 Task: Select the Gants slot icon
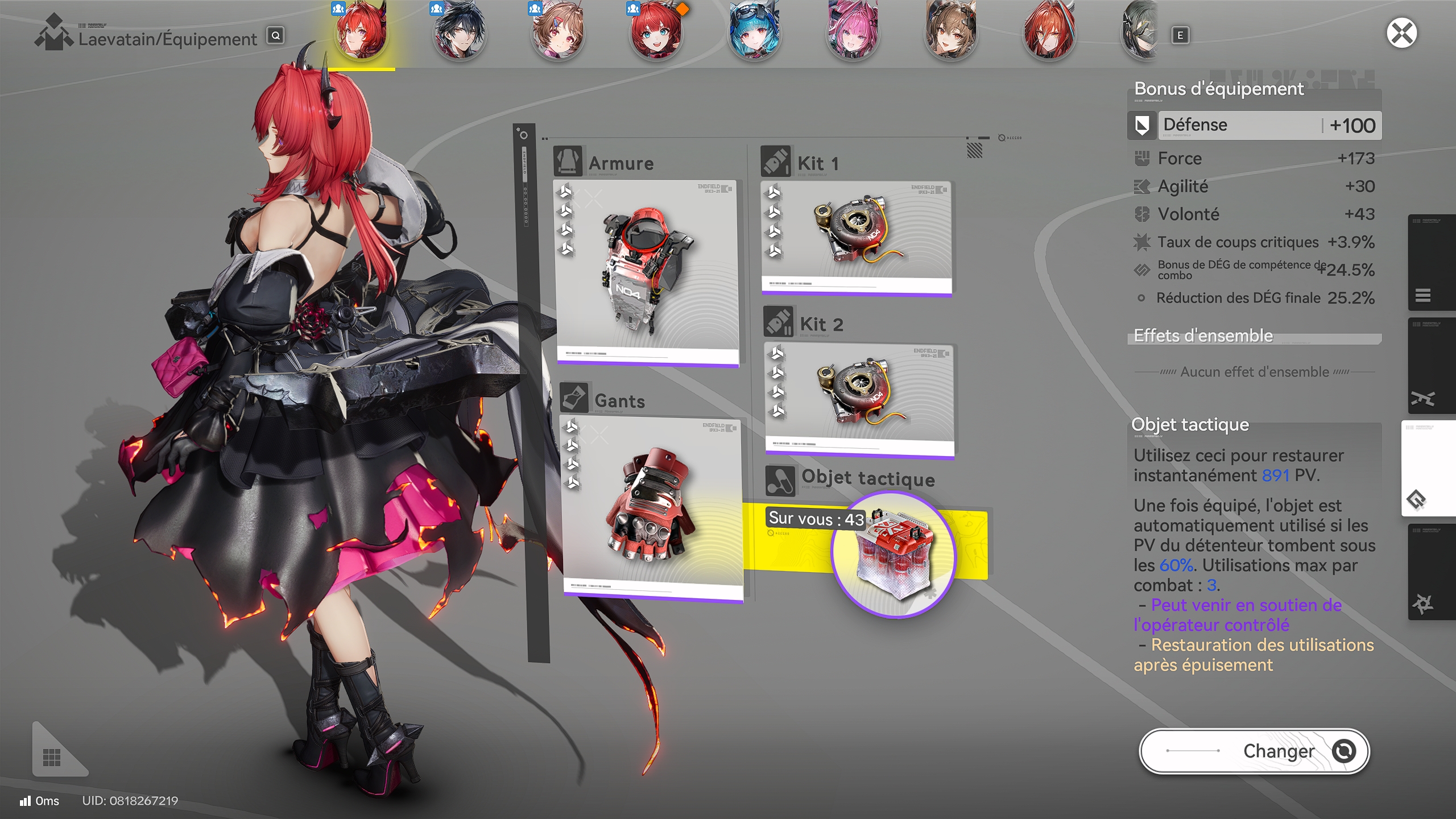575,398
